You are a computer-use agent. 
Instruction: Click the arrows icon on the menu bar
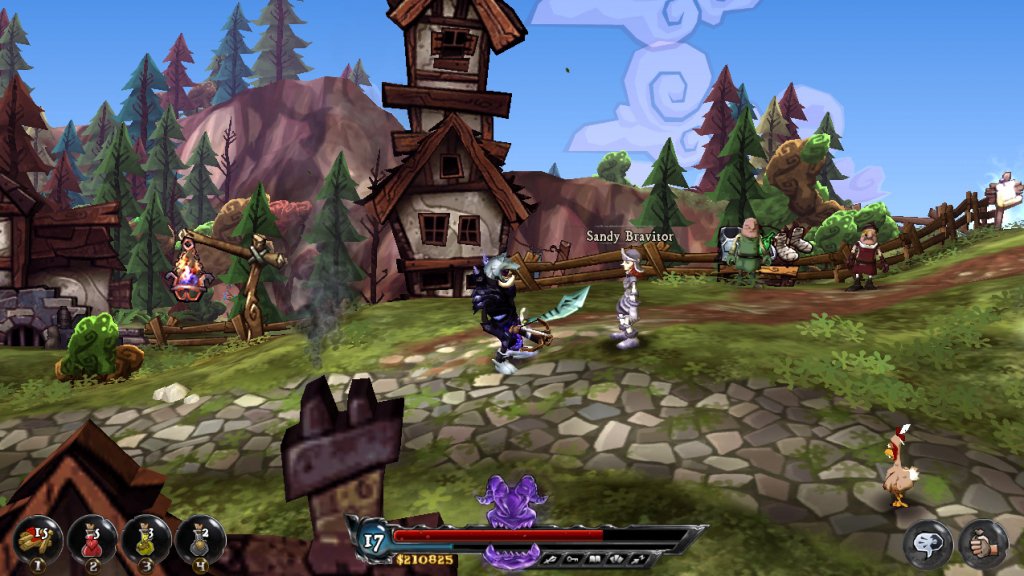pos(636,559)
